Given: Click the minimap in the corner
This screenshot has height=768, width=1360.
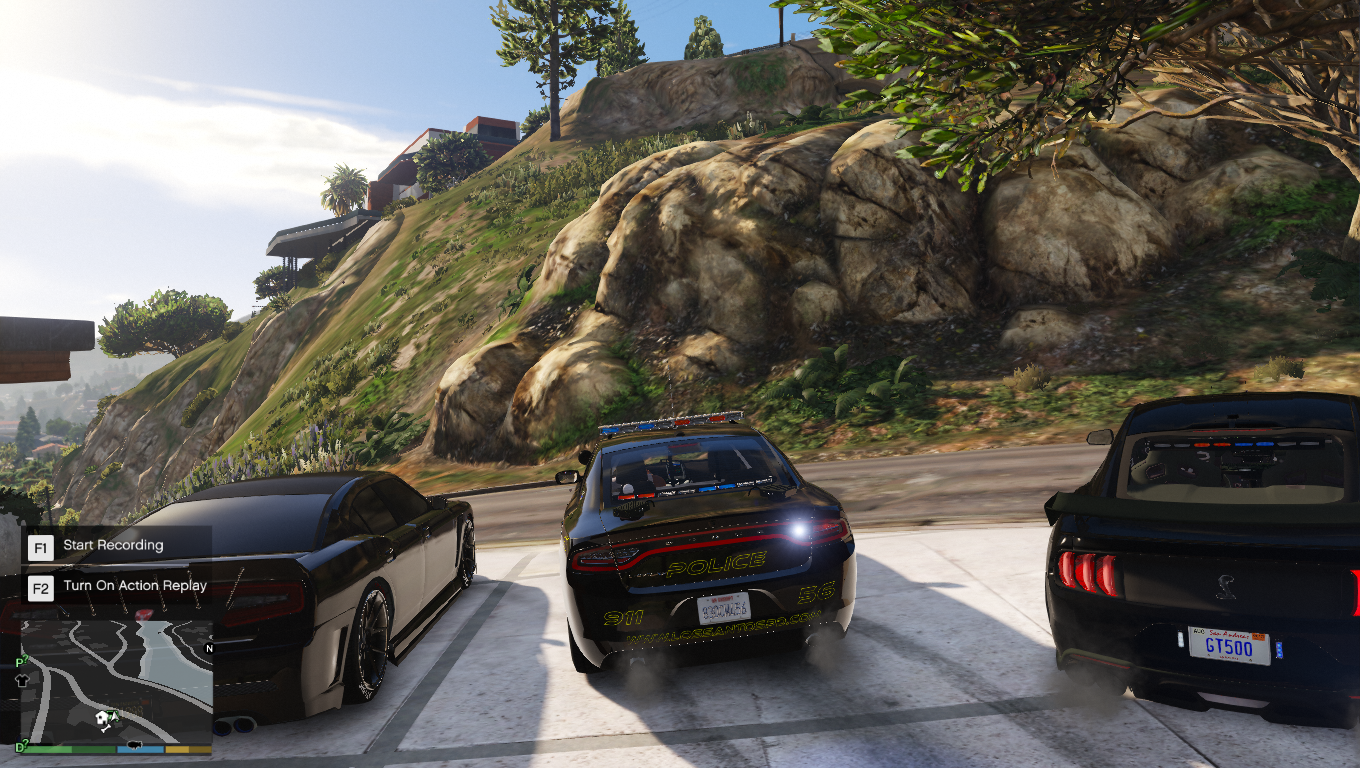Looking at the screenshot, I should 117,681.
